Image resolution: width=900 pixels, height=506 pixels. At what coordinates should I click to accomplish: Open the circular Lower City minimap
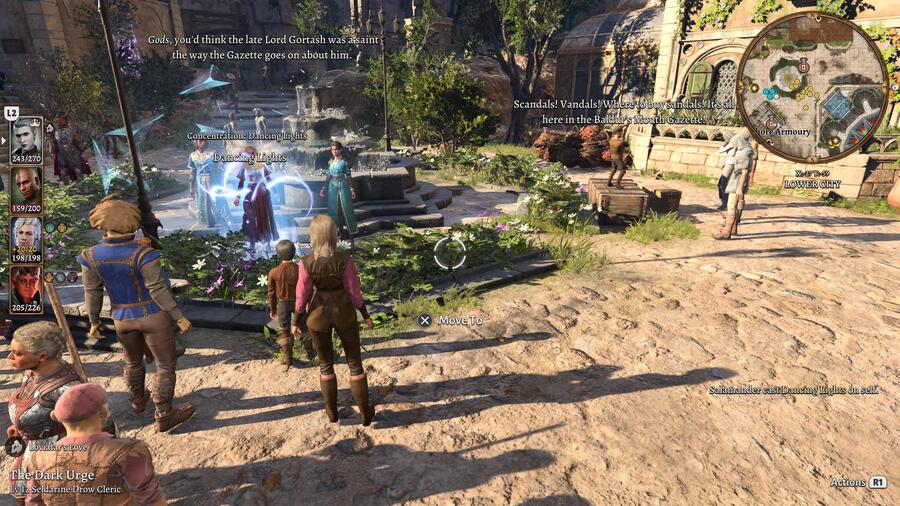pyautogui.click(x=812, y=87)
